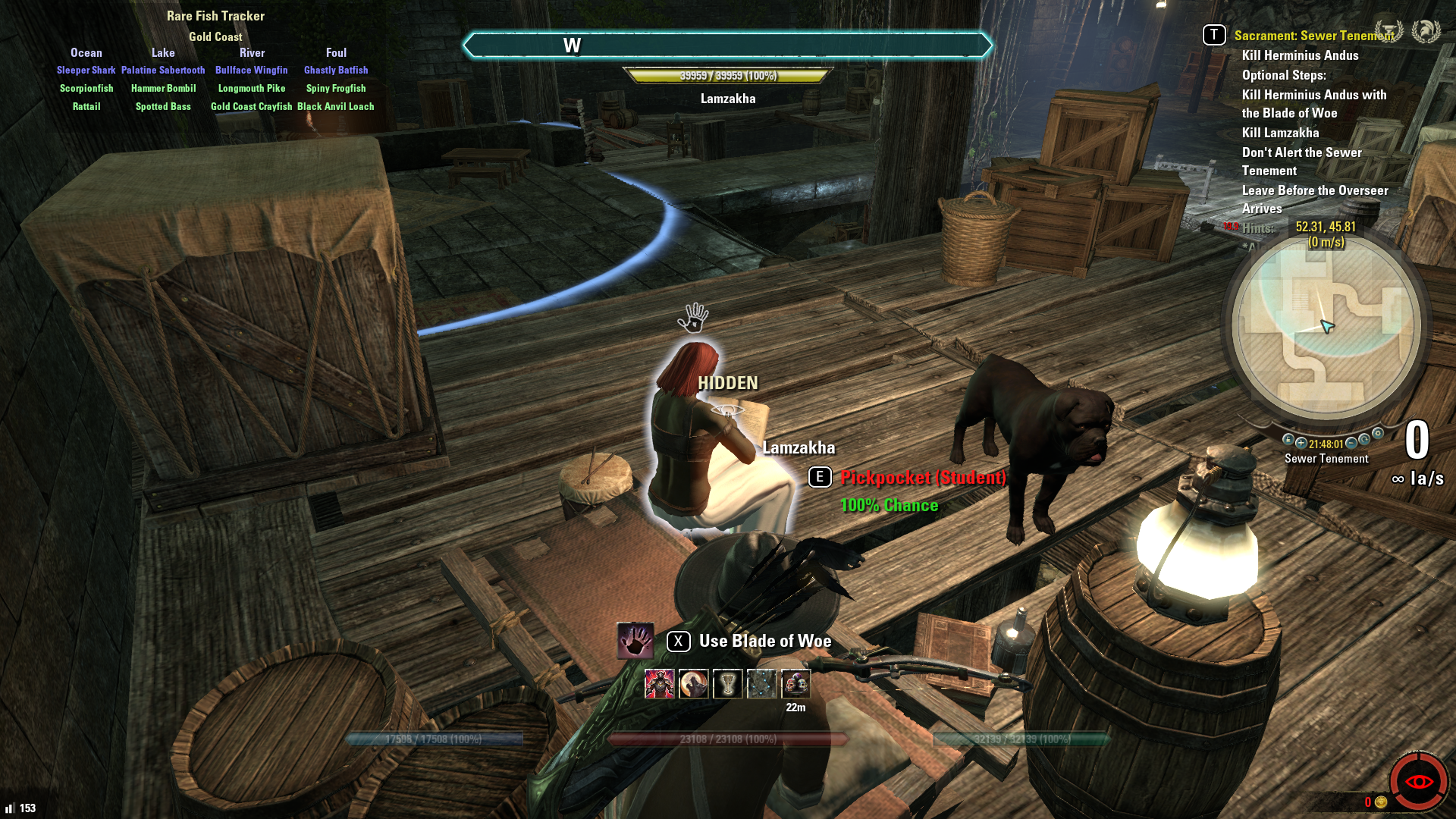Image resolution: width=1456 pixels, height=819 pixels.
Task: Click the circular Sewer Tenement minimap
Action: click(1326, 326)
